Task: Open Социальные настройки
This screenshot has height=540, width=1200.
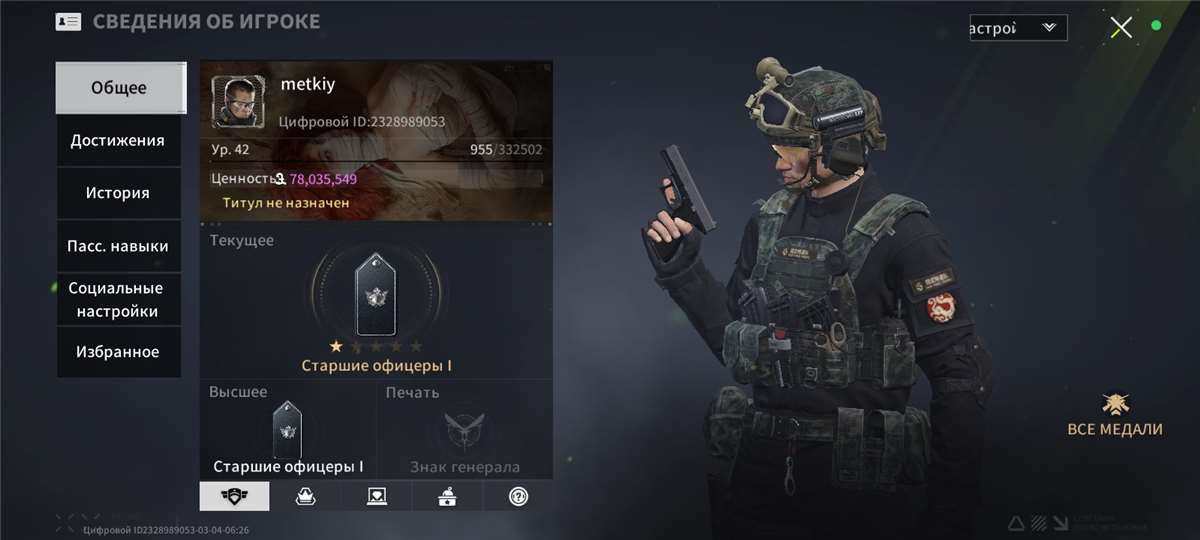Action: tap(118, 299)
